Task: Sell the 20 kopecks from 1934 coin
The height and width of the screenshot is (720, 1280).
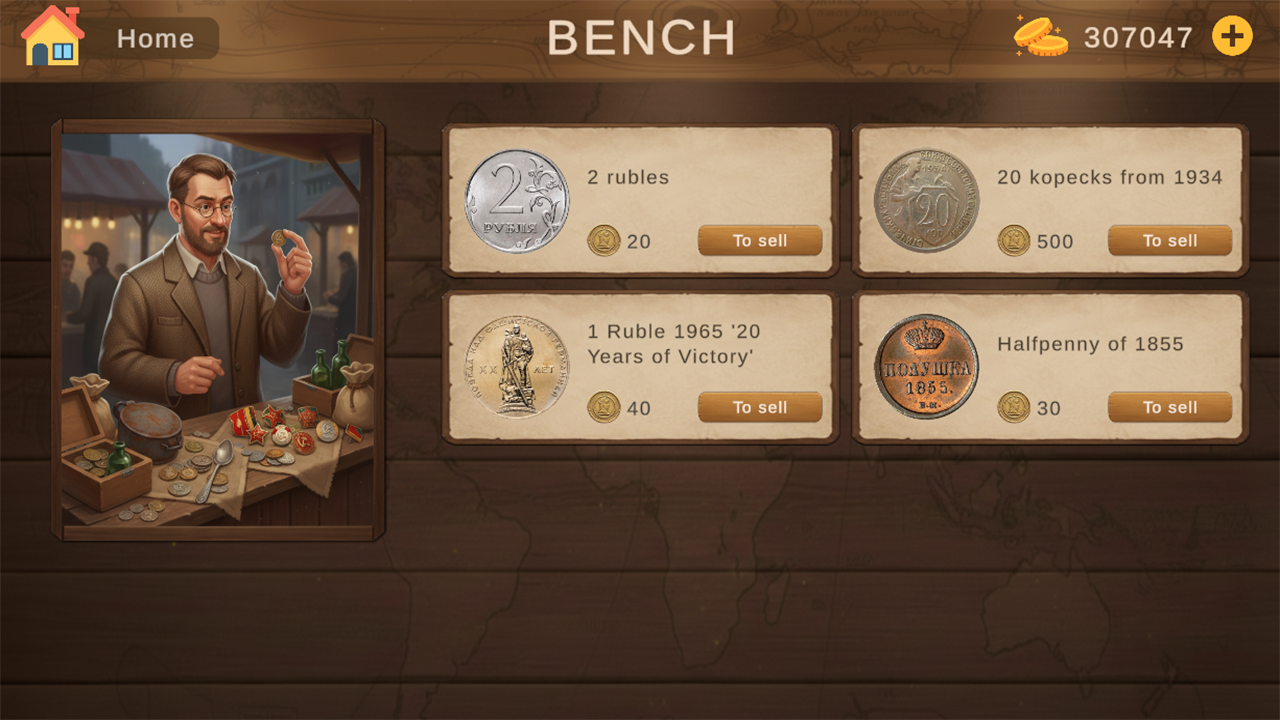Action: point(1169,240)
